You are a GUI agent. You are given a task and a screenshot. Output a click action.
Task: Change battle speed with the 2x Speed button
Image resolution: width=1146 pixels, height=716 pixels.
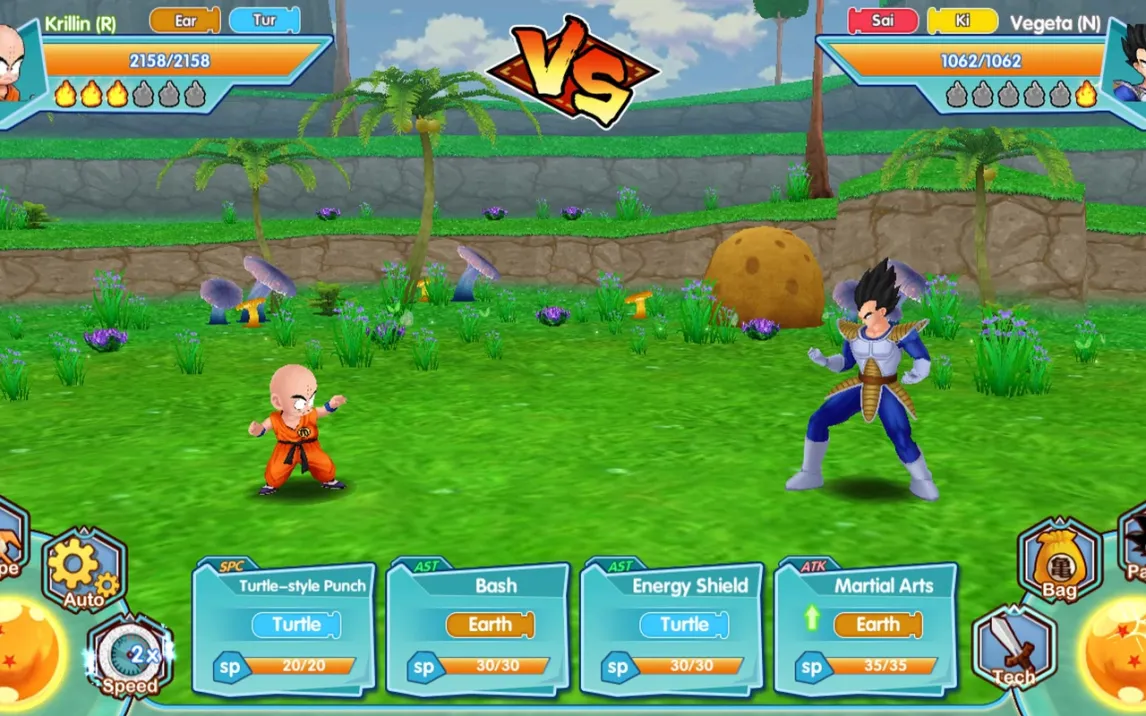pyautogui.click(x=130, y=656)
